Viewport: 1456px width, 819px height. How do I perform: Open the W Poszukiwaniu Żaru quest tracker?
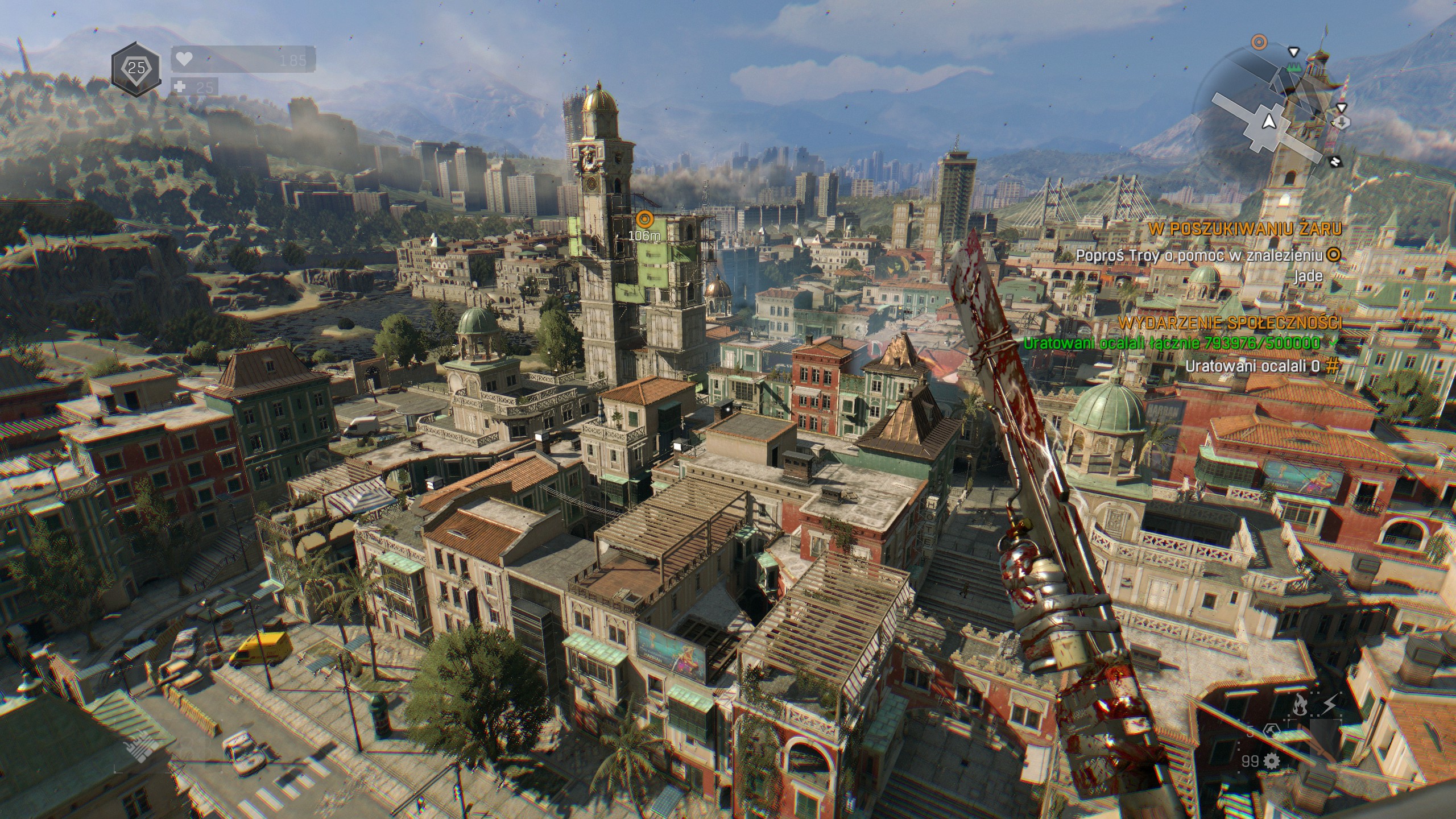pos(1244,229)
